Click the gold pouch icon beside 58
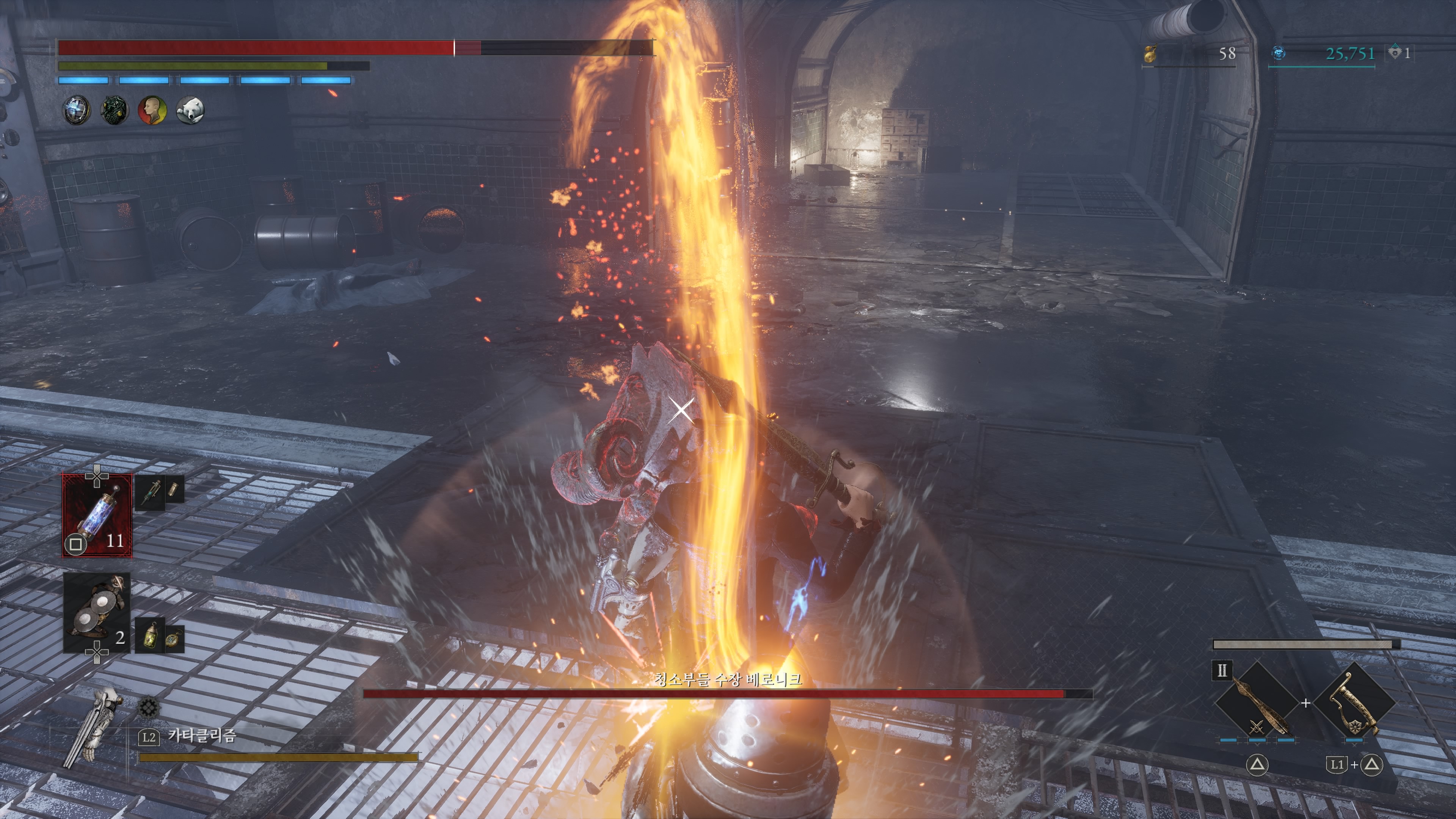Screen dimensions: 1456x819 point(1150,54)
